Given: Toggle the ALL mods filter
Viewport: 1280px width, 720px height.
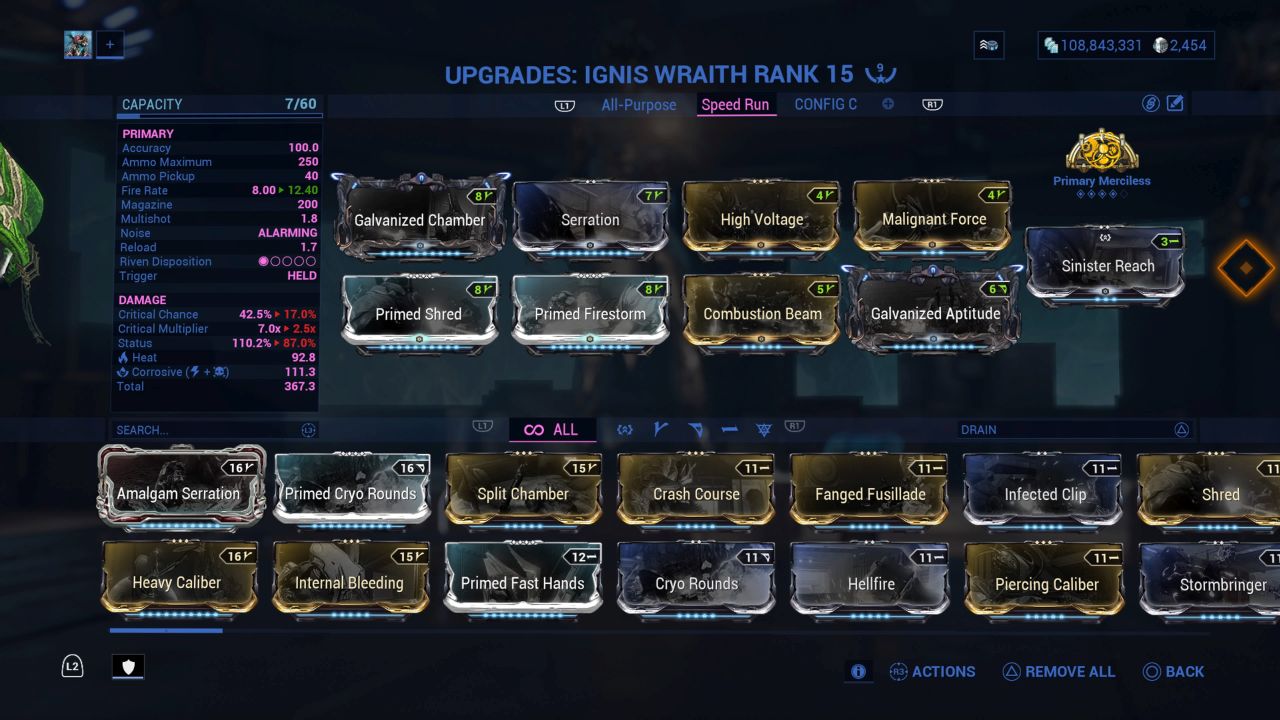Looking at the screenshot, I should pos(553,429).
